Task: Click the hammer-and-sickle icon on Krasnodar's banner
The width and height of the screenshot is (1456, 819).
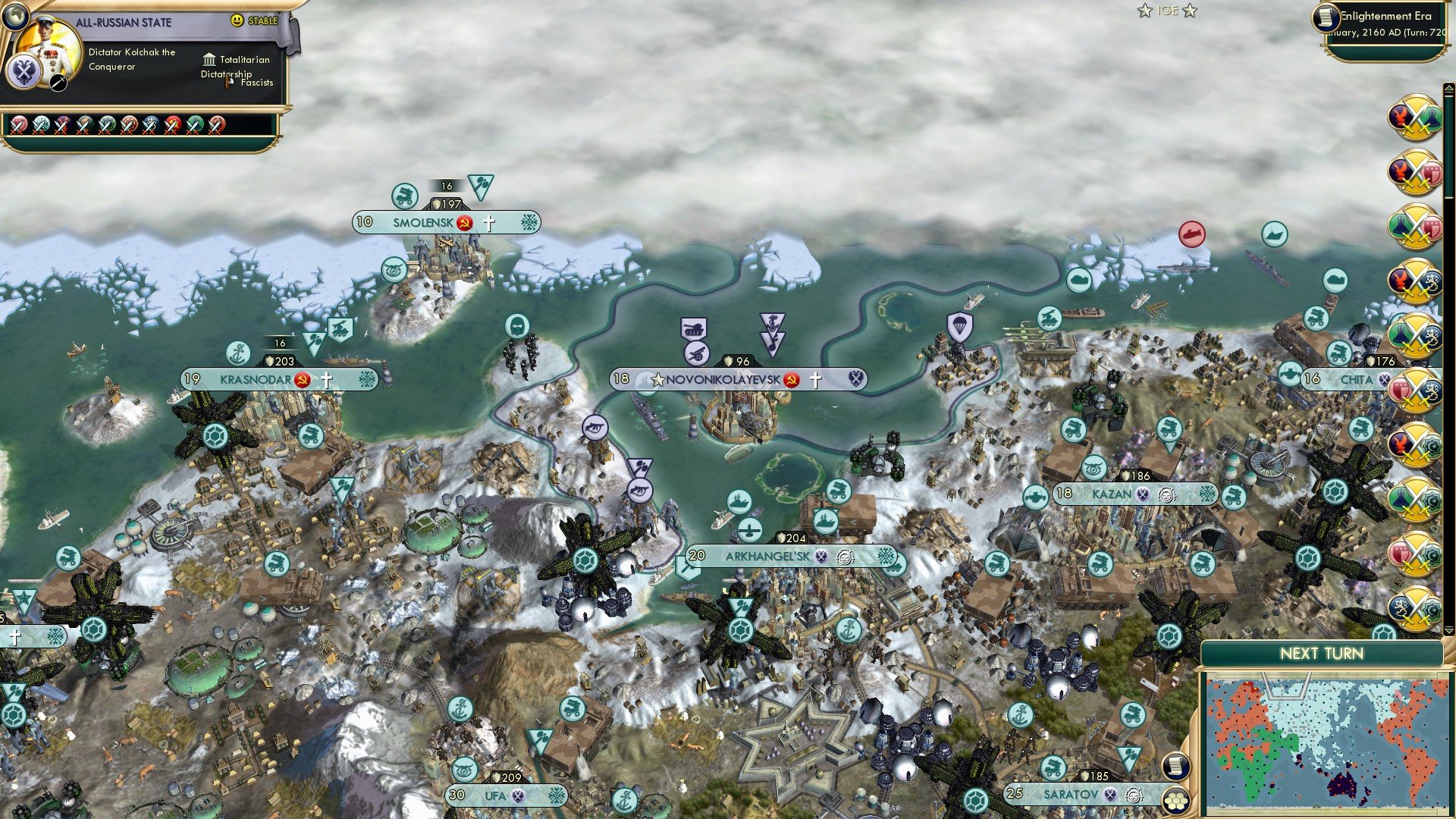Action: click(x=302, y=379)
